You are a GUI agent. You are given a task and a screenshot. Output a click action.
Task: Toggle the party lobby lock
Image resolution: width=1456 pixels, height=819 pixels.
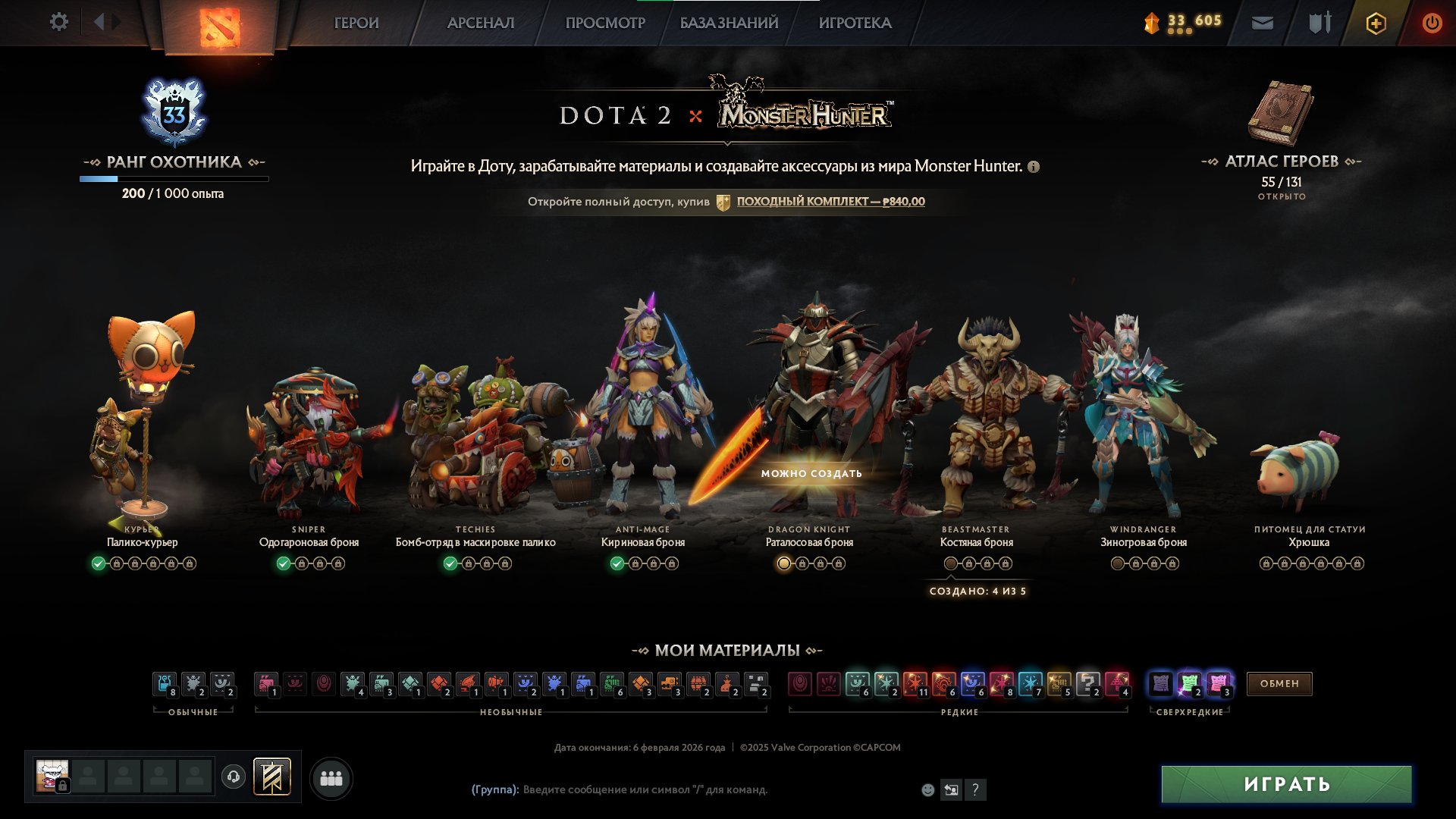point(63,785)
